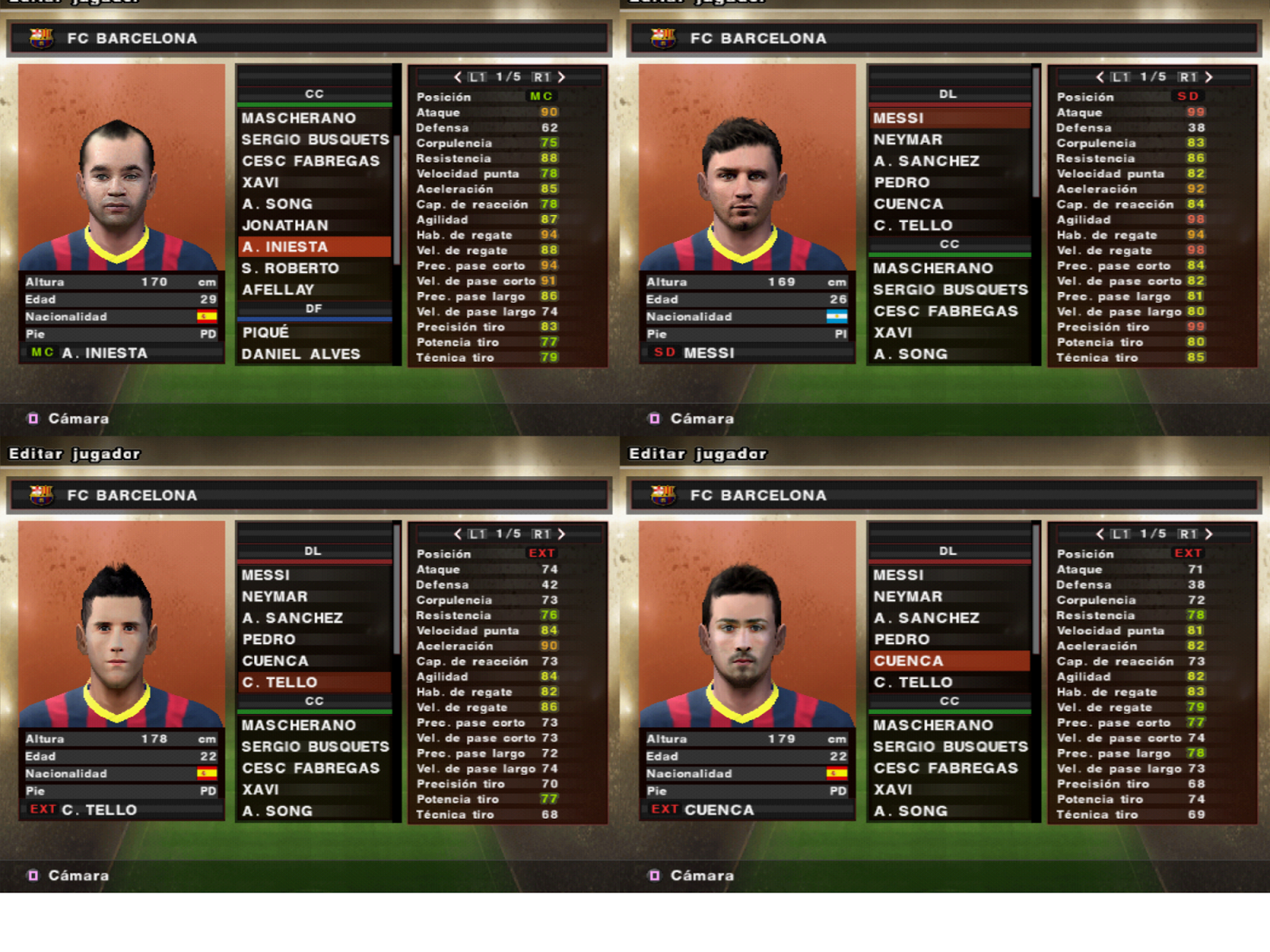Click the CC section header in Iniesta's list
The image size is (1270, 952).
coord(317,93)
